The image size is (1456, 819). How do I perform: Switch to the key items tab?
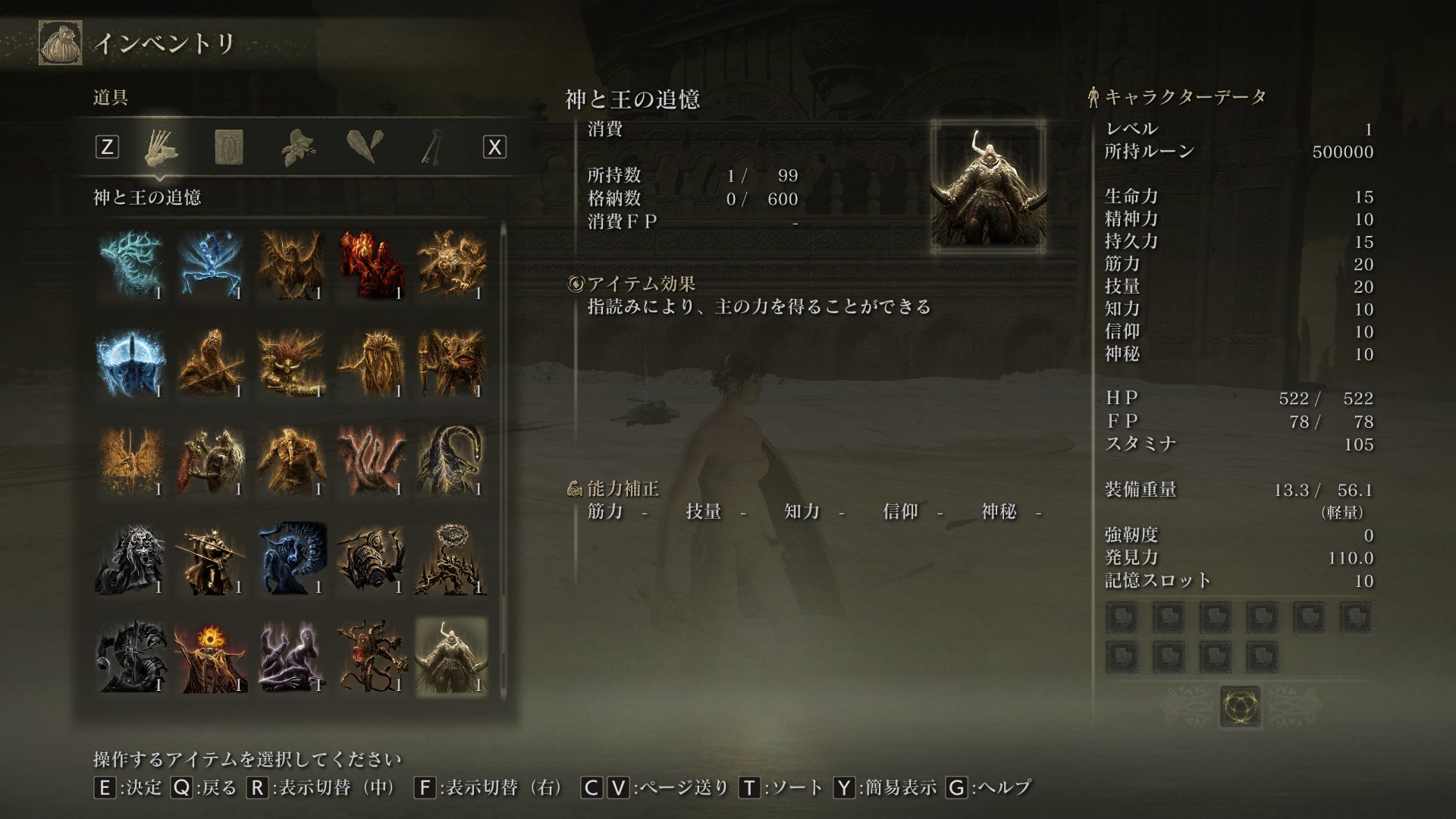coord(434,146)
